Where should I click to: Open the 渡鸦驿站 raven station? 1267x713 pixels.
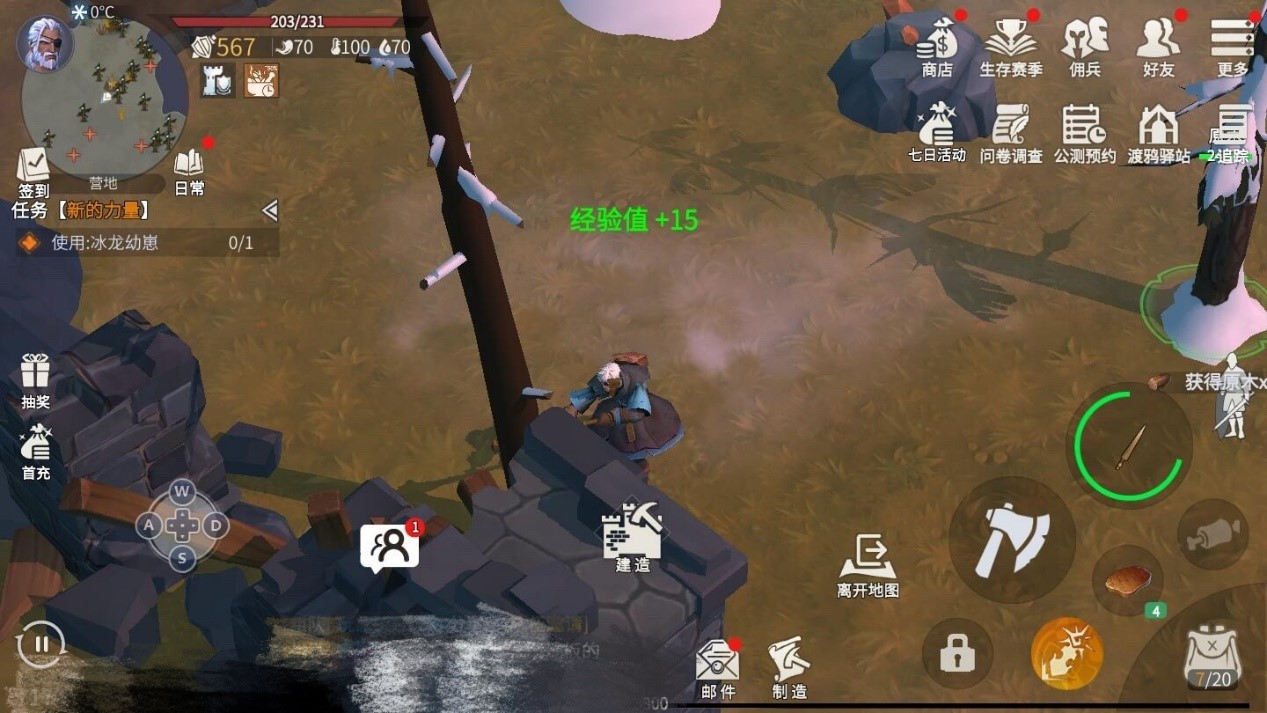(x=1158, y=131)
